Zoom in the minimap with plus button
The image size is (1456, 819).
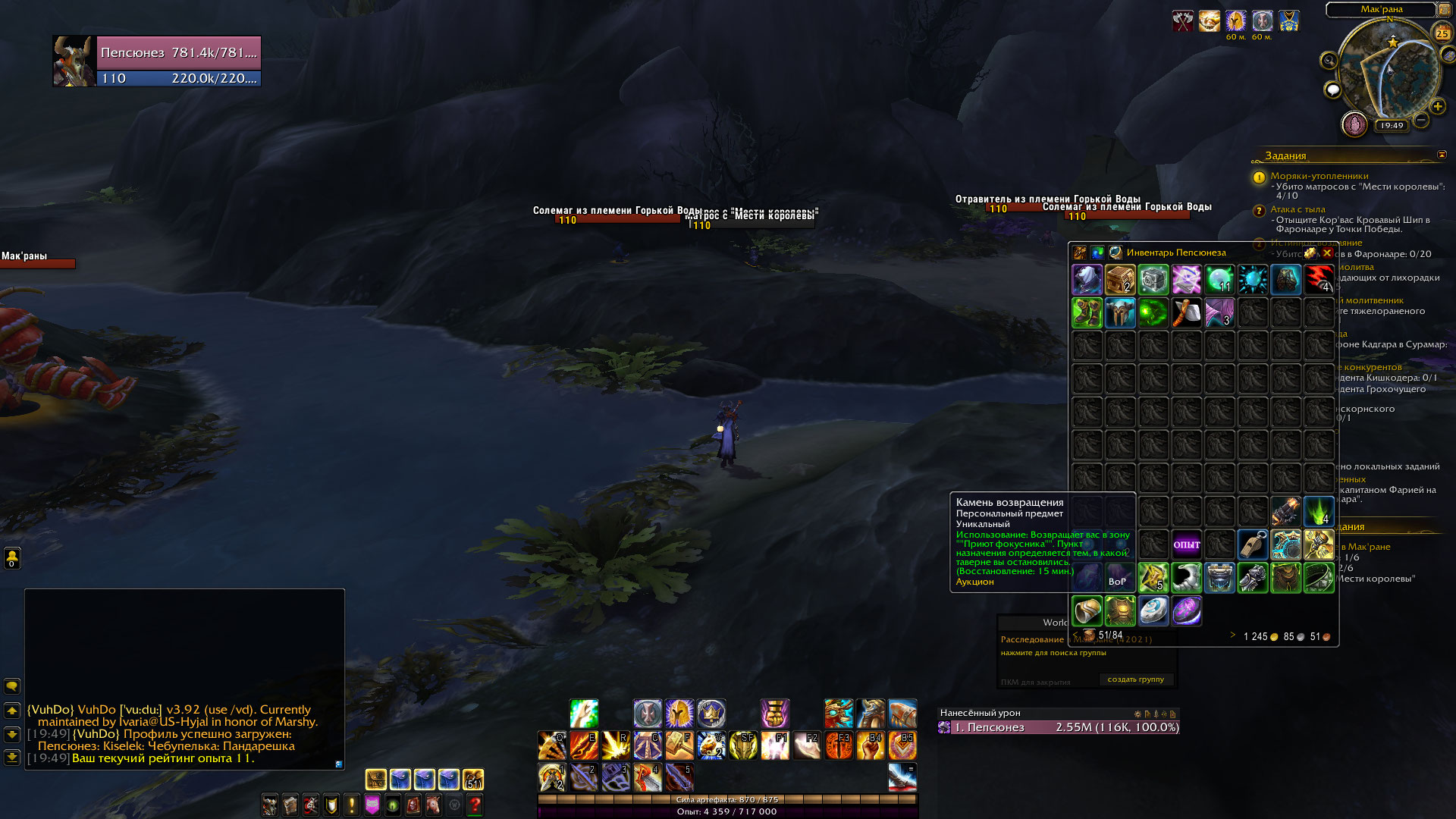[x=1438, y=106]
